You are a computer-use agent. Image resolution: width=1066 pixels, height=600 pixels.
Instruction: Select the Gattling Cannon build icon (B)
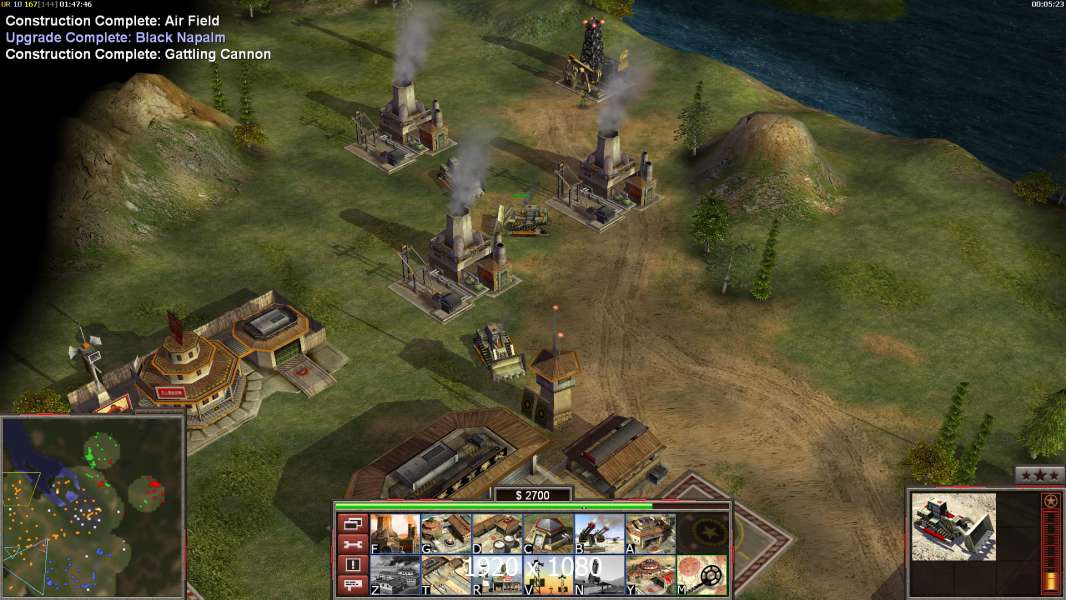click(599, 533)
